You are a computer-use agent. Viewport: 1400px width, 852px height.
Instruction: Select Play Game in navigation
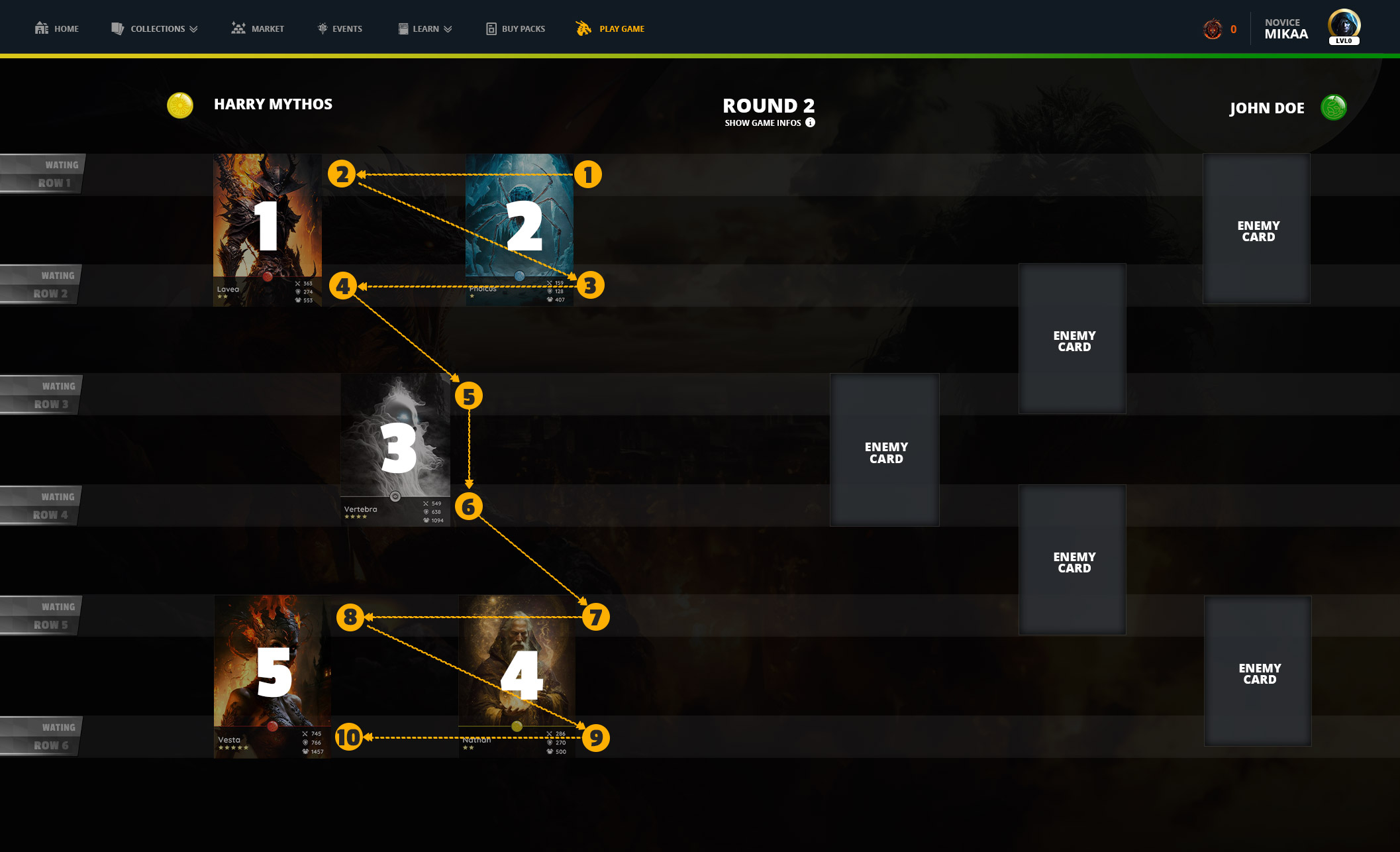[611, 28]
